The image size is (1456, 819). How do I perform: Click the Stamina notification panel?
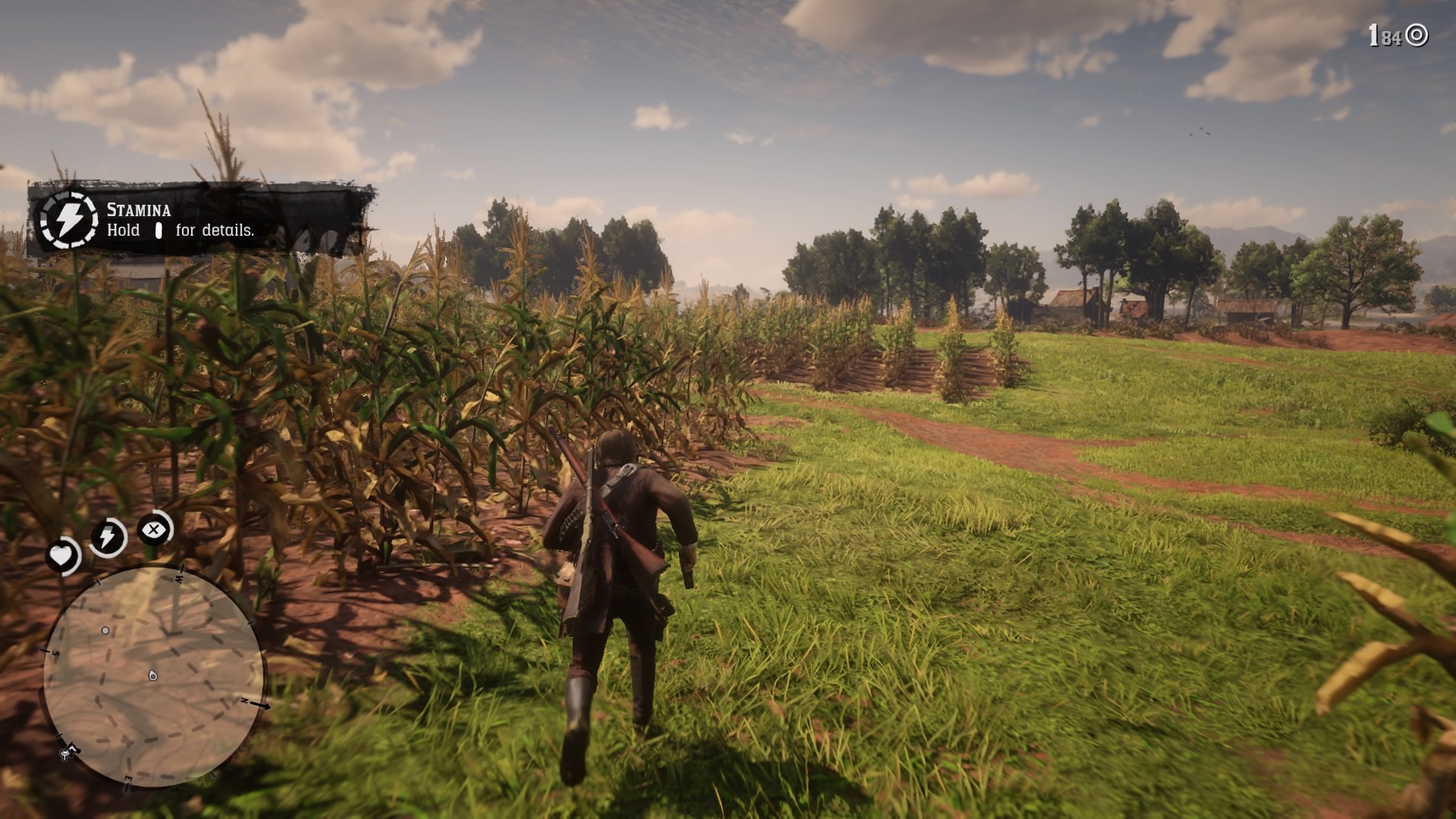coord(201,220)
